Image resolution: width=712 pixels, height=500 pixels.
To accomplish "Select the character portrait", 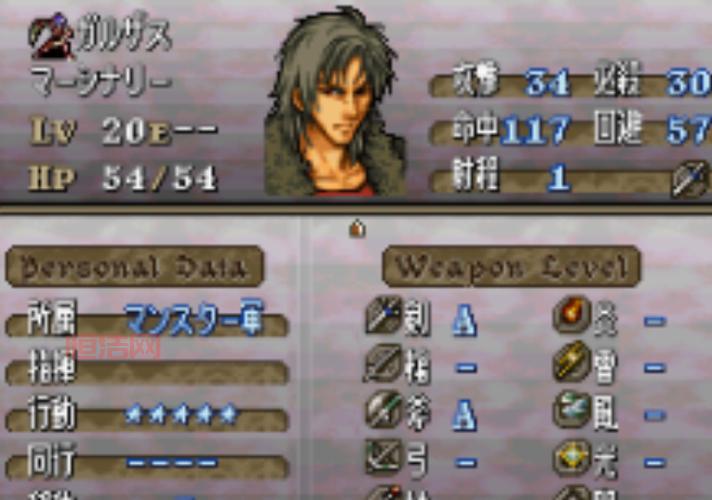I will coord(335,105).
